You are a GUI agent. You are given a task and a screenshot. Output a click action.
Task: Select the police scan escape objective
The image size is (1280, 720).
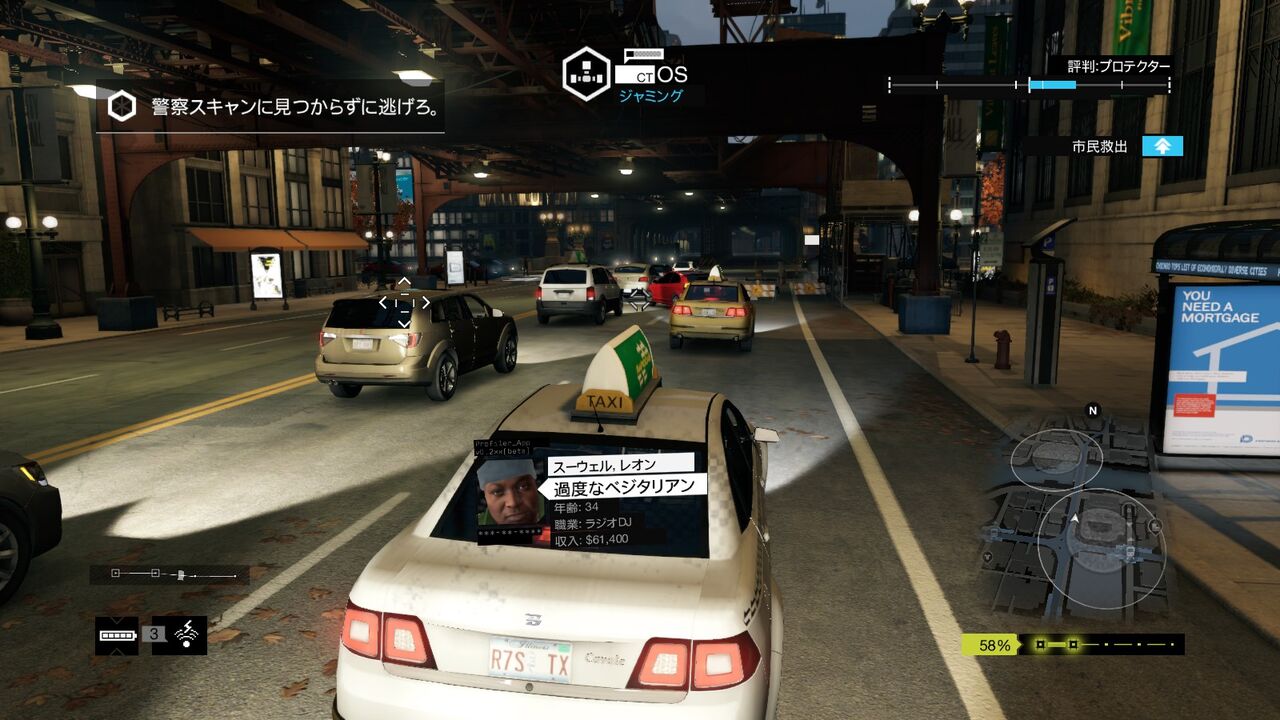[x=296, y=107]
